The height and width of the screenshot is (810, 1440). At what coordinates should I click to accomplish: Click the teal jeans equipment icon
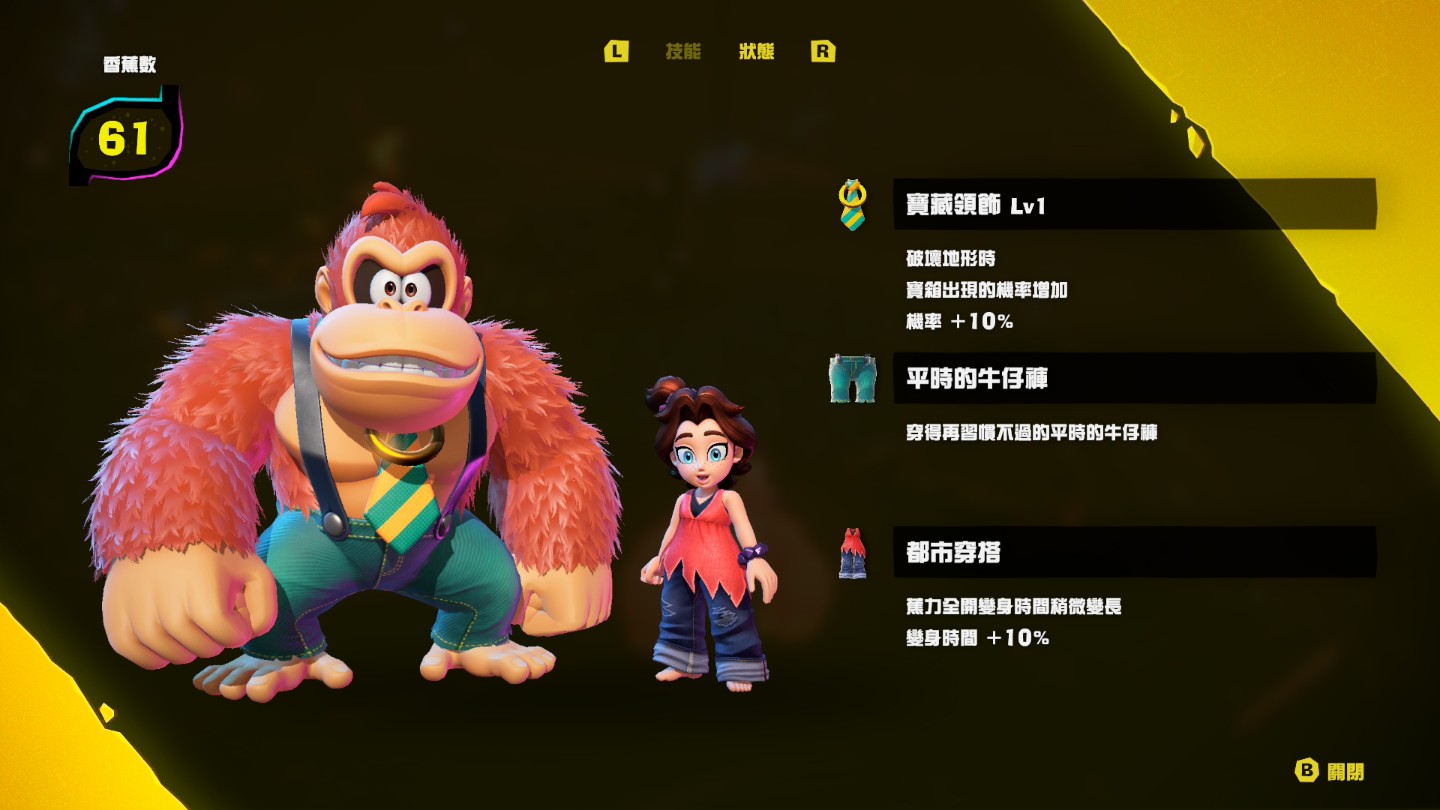(x=852, y=379)
